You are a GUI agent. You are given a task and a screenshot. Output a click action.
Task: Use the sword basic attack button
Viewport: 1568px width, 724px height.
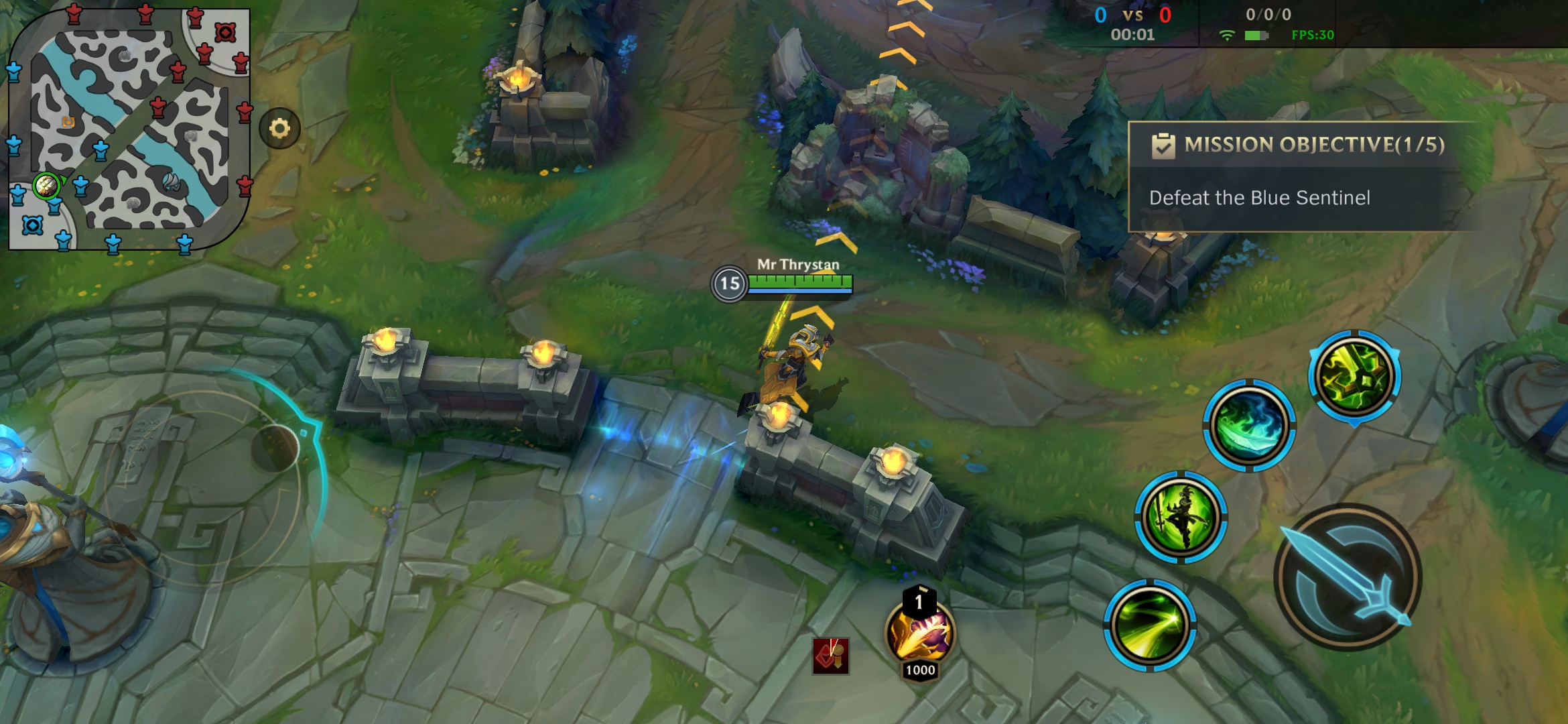[x=1347, y=578]
